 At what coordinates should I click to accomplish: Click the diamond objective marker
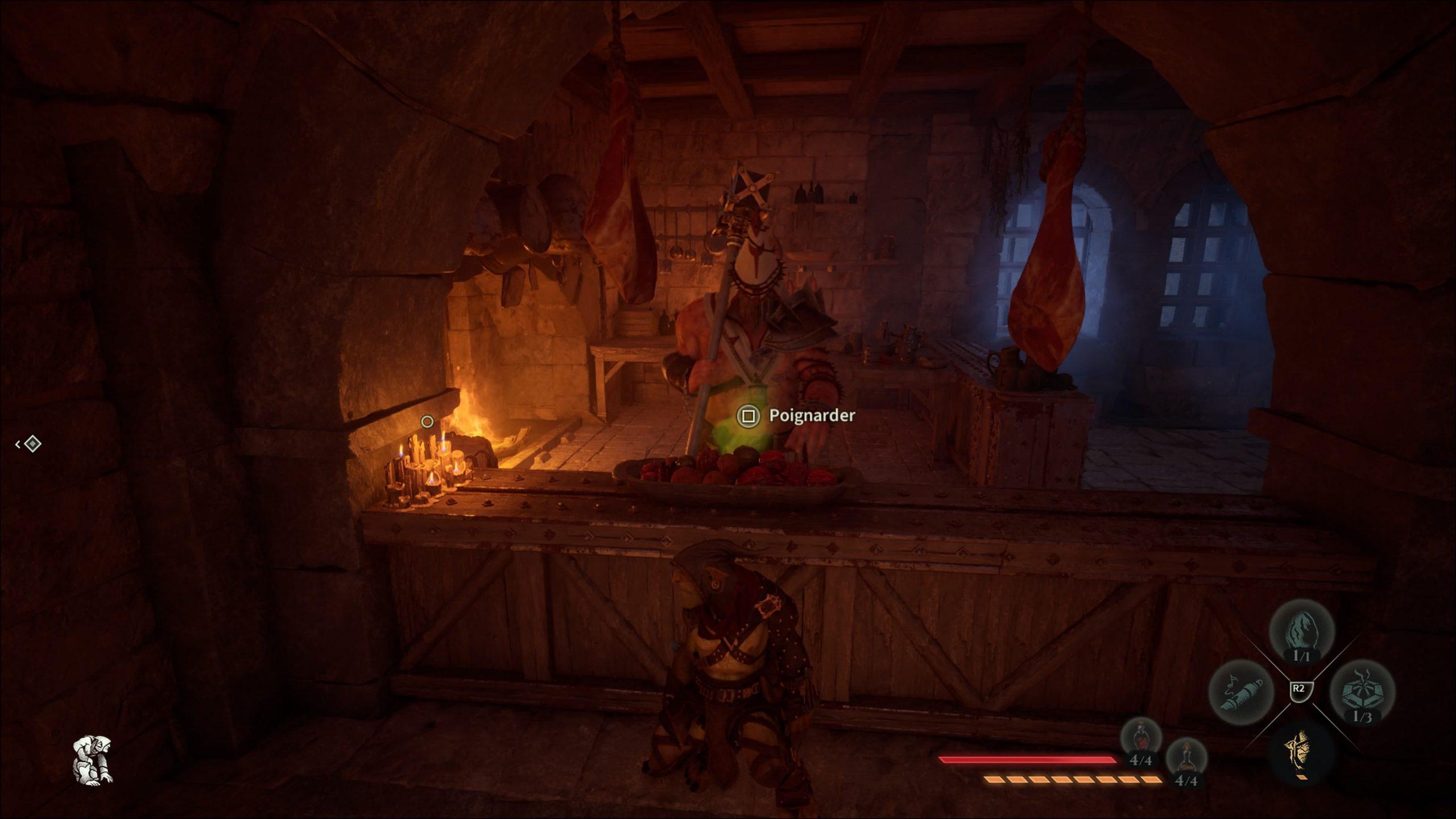click(x=32, y=444)
